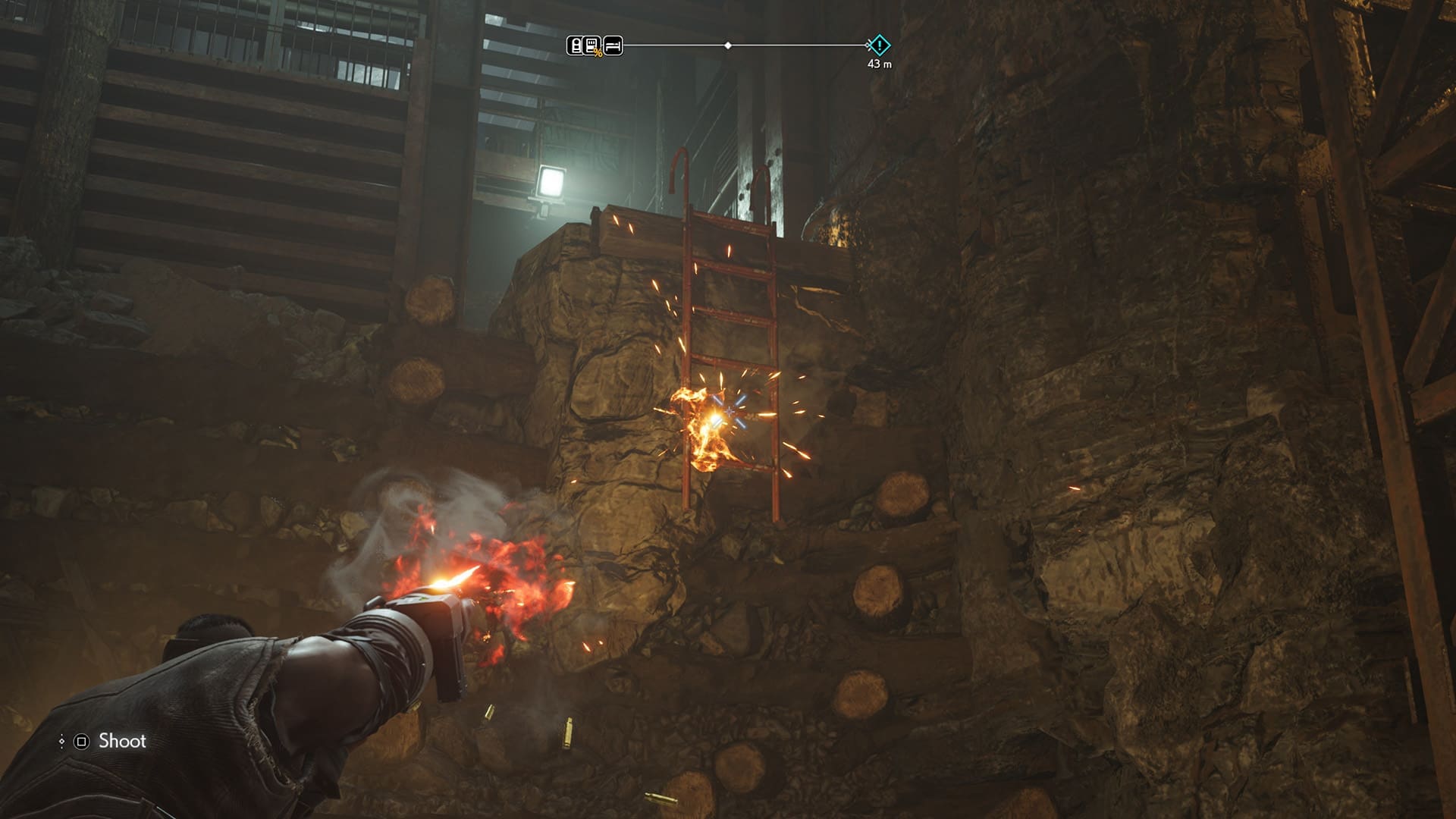Select the bed rest-spot compass icon
Image resolution: width=1456 pixels, height=819 pixels.
(613, 45)
